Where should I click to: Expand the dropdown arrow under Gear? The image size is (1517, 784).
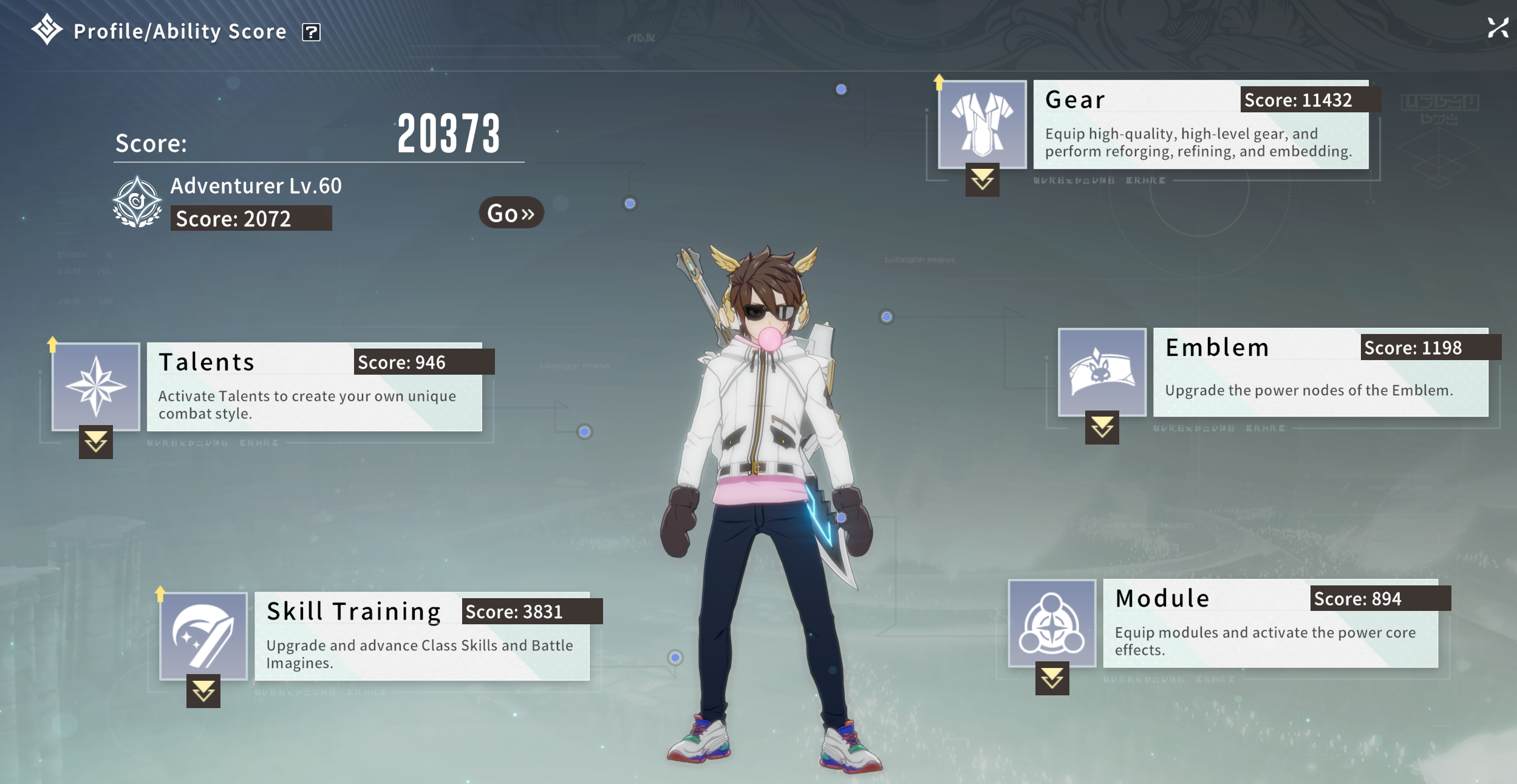point(982,180)
